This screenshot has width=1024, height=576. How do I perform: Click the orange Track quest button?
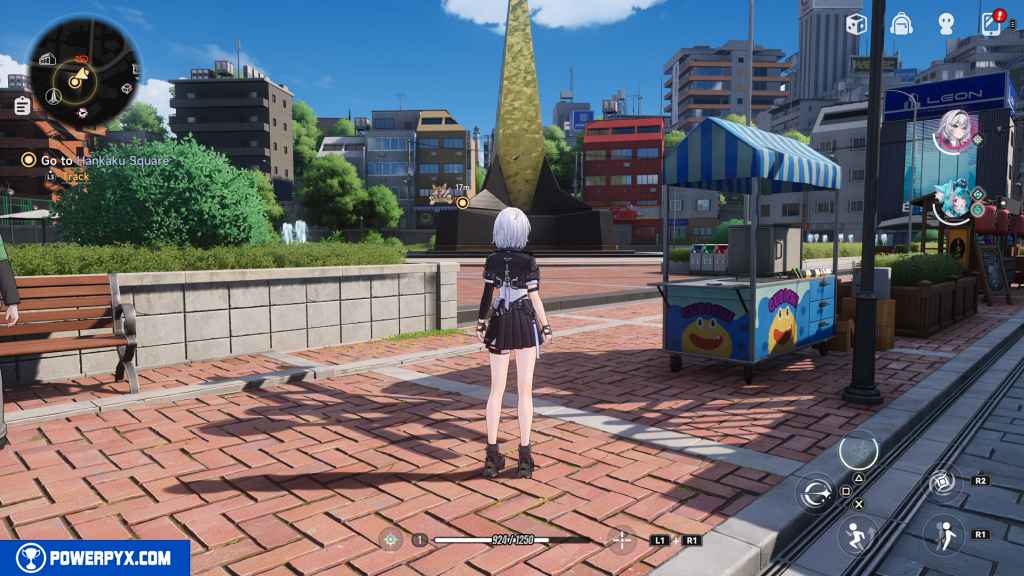coord(75,177)
